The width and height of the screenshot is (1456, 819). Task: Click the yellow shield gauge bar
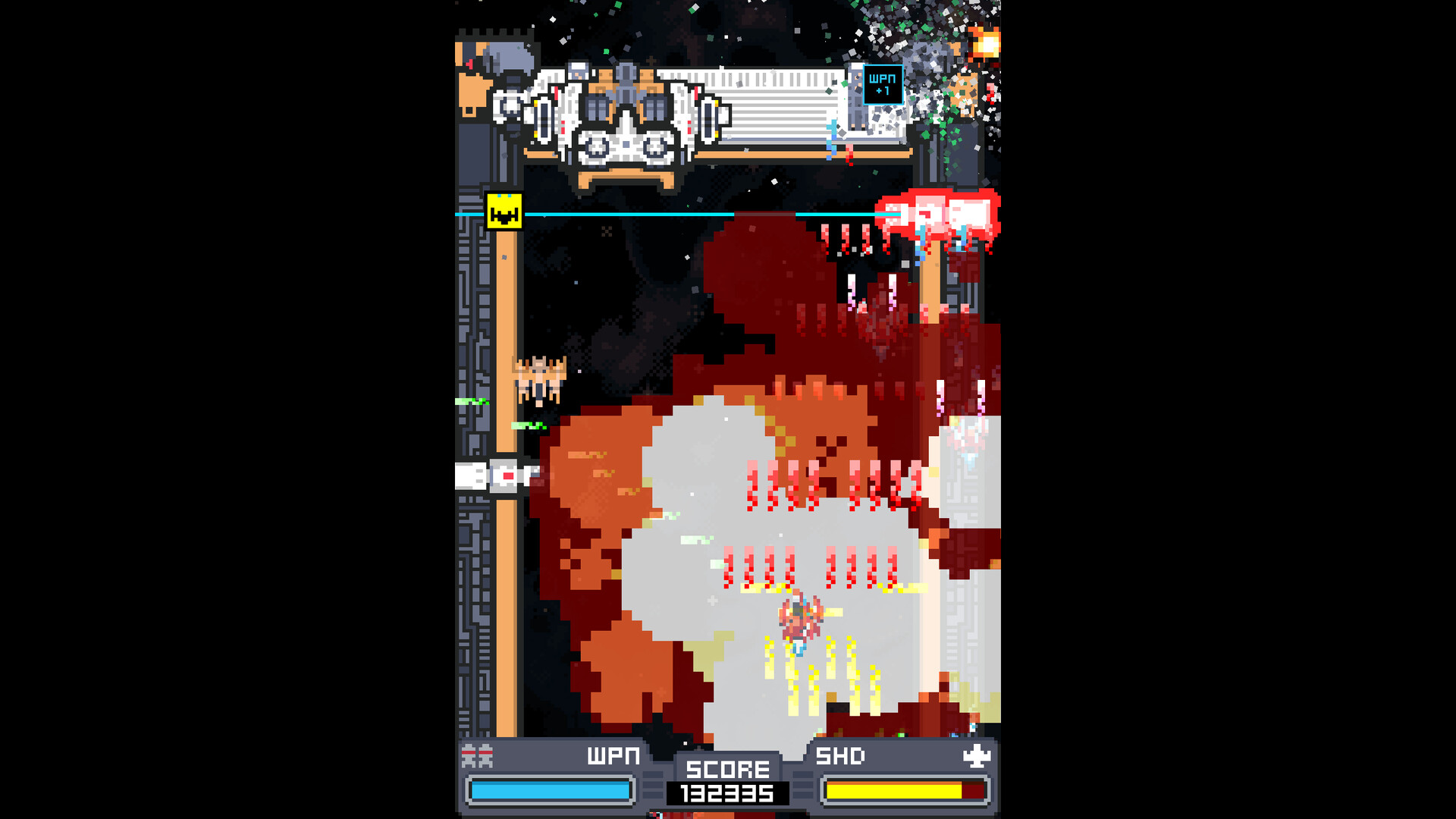(x=895, y=789)
